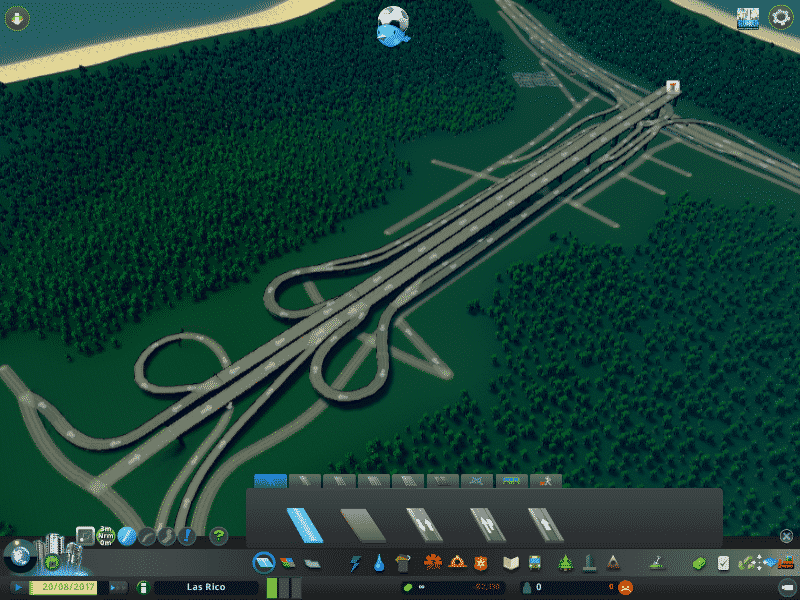800x600 pixels.
Task: Close the road building panel
Action: pyautogui.click(x=786, y=536)
